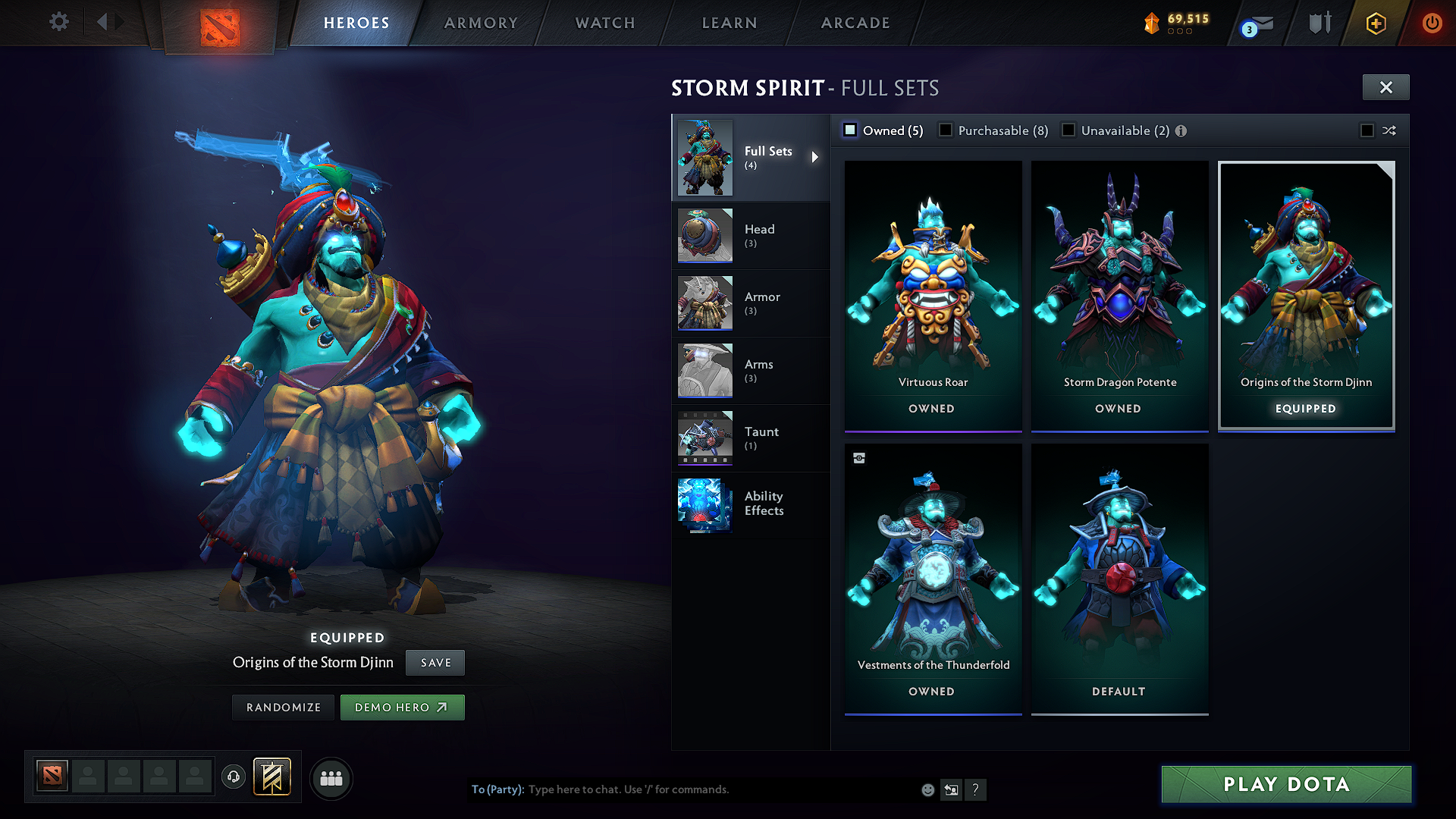
Task: Click the Dota Plus hexagon plus icon
Action: [x=1376, y=23]
